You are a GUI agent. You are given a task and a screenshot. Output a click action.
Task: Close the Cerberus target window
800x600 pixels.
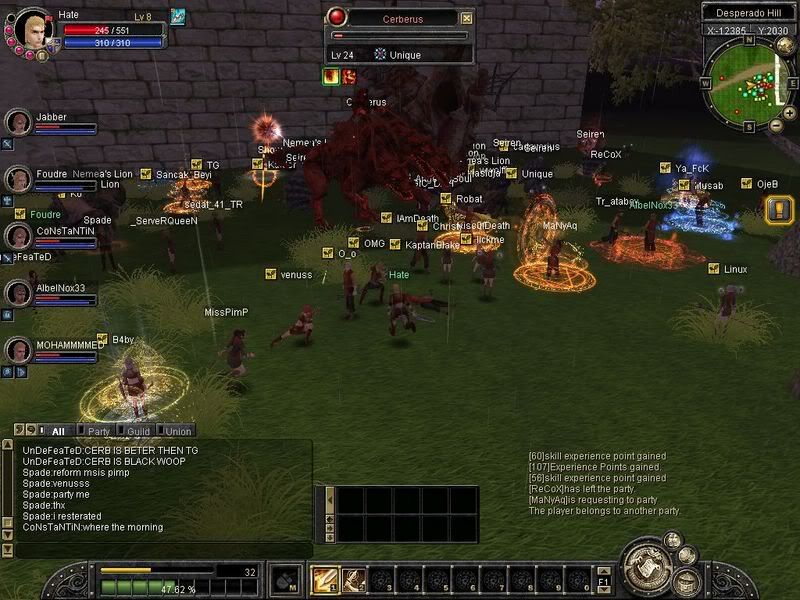tap(467, 17)
